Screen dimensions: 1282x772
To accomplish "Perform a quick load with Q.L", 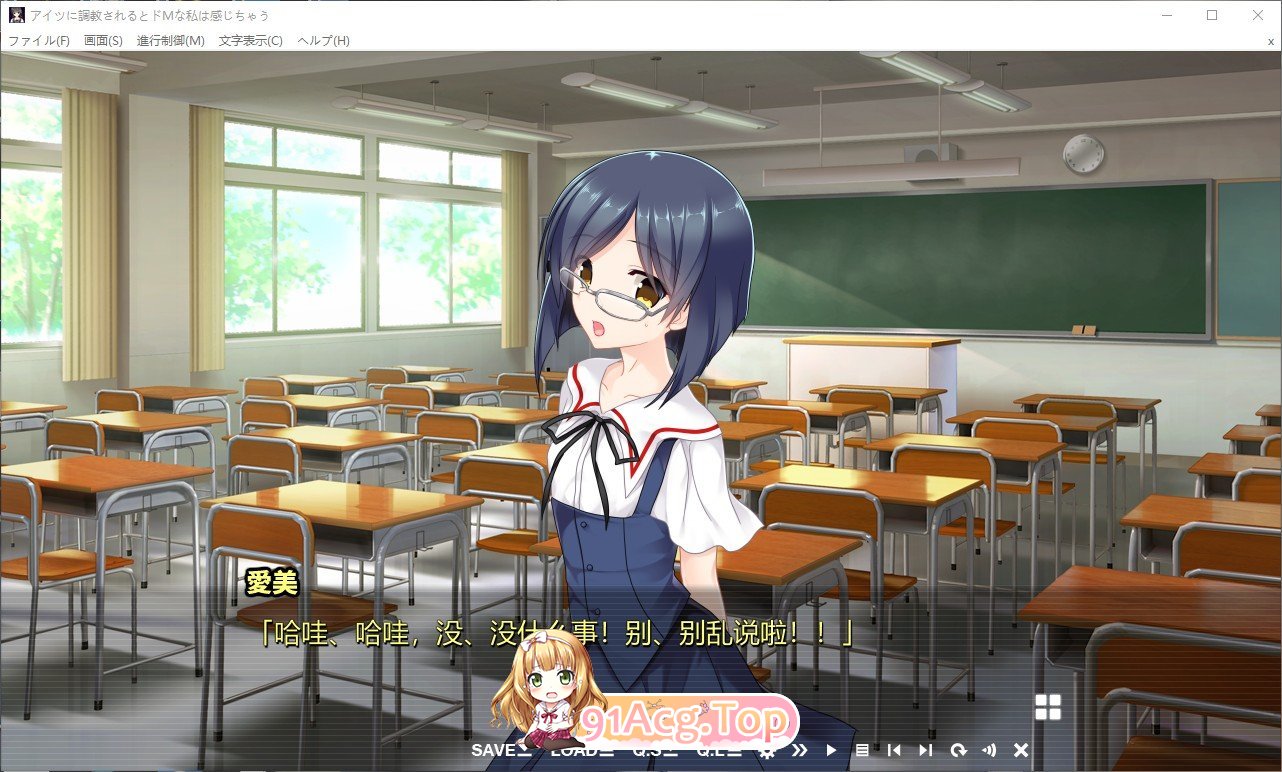I will click(713, 749).
